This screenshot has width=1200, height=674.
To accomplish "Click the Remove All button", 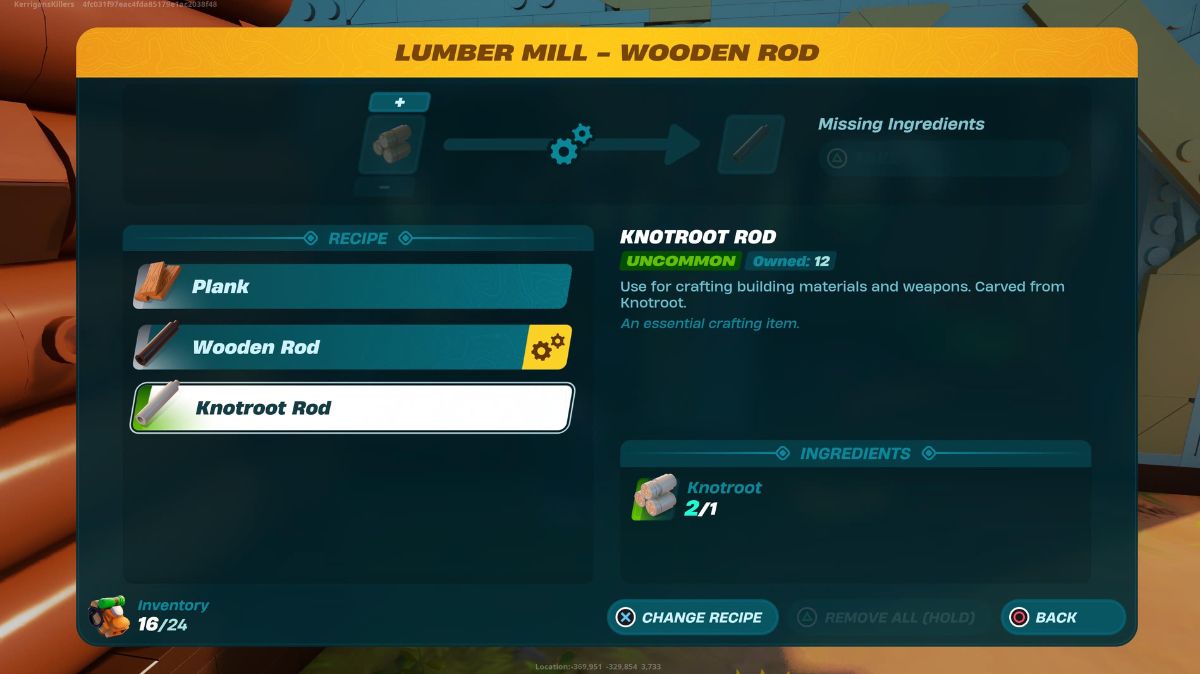I will click(x=886, y=617).
